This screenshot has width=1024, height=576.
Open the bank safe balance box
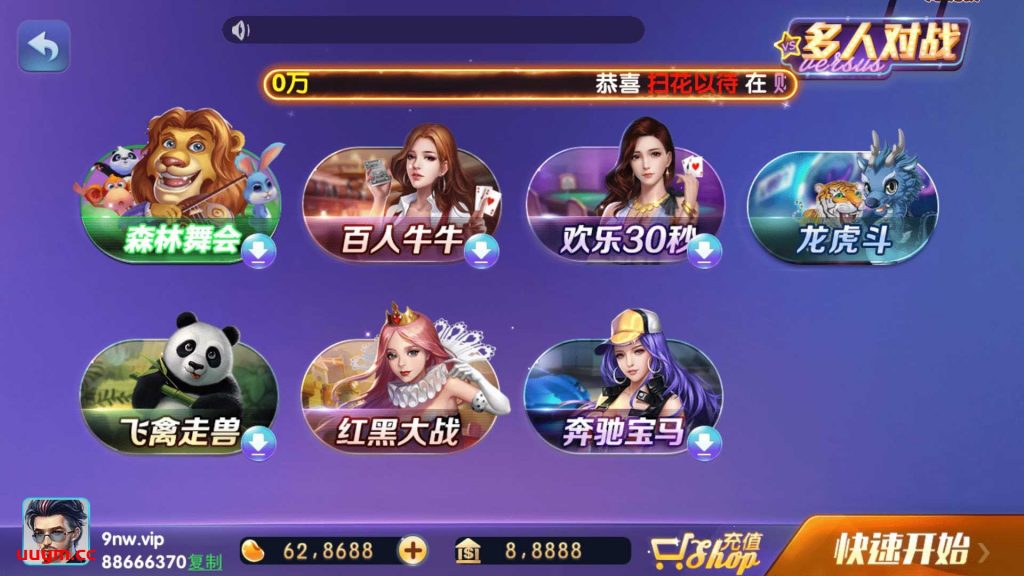[x=542, y=550]
